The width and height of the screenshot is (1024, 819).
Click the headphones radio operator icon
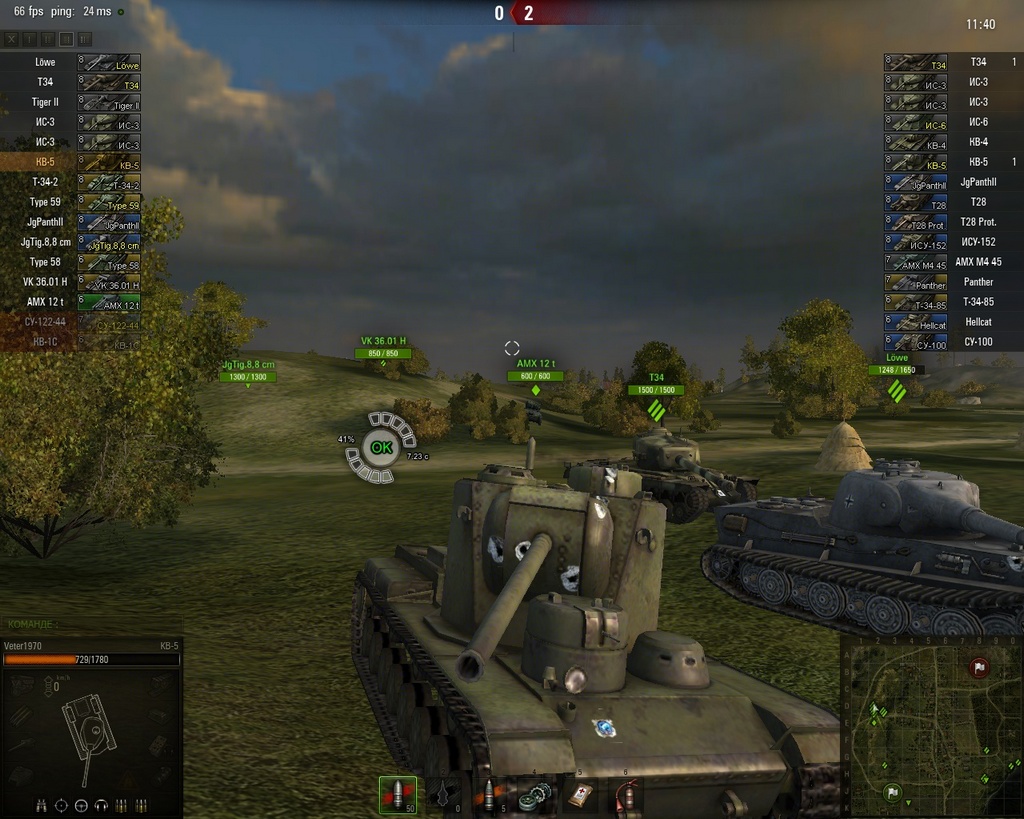click(x=100, y=805)
